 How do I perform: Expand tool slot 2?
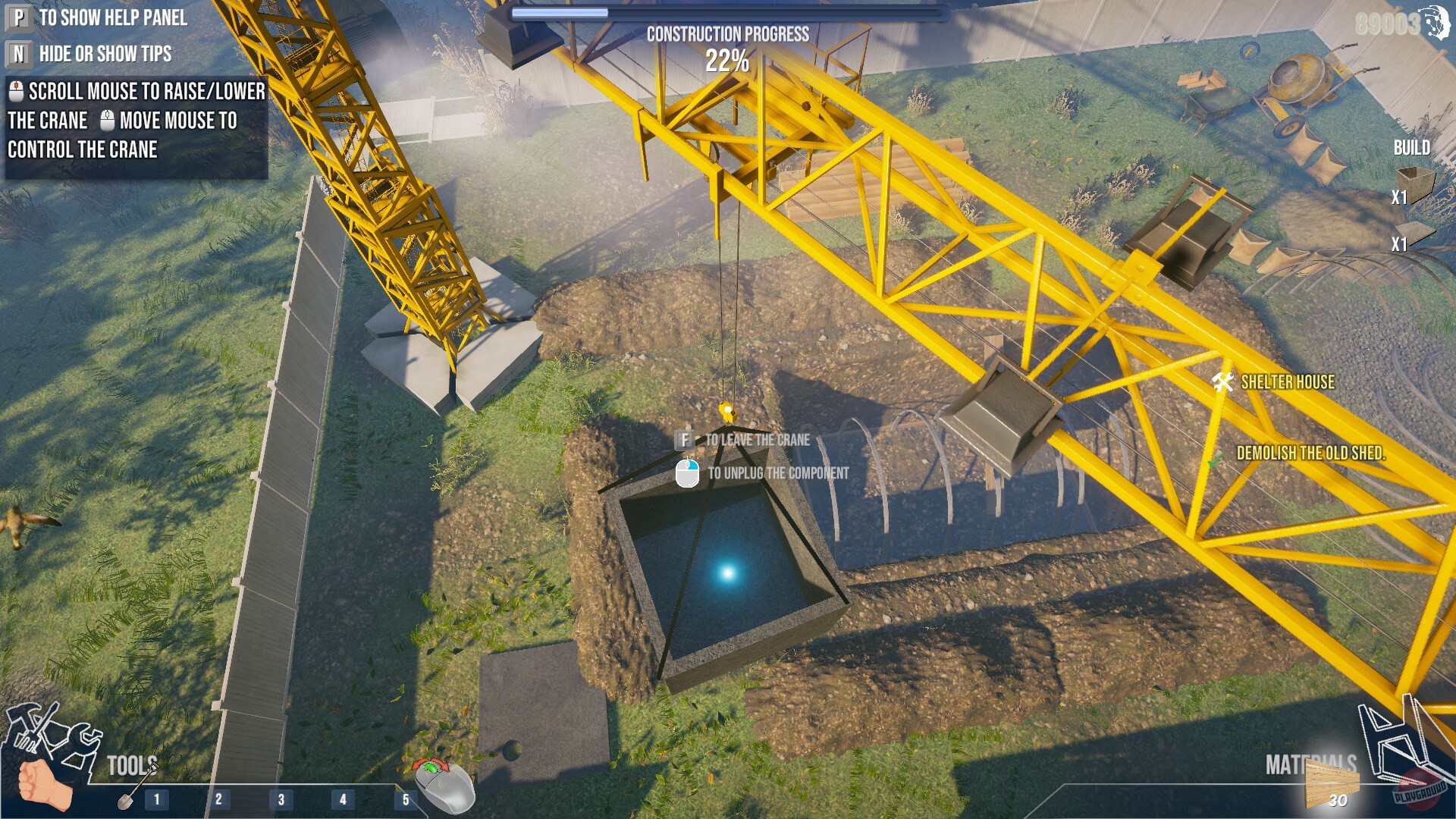tap(218, 799)
